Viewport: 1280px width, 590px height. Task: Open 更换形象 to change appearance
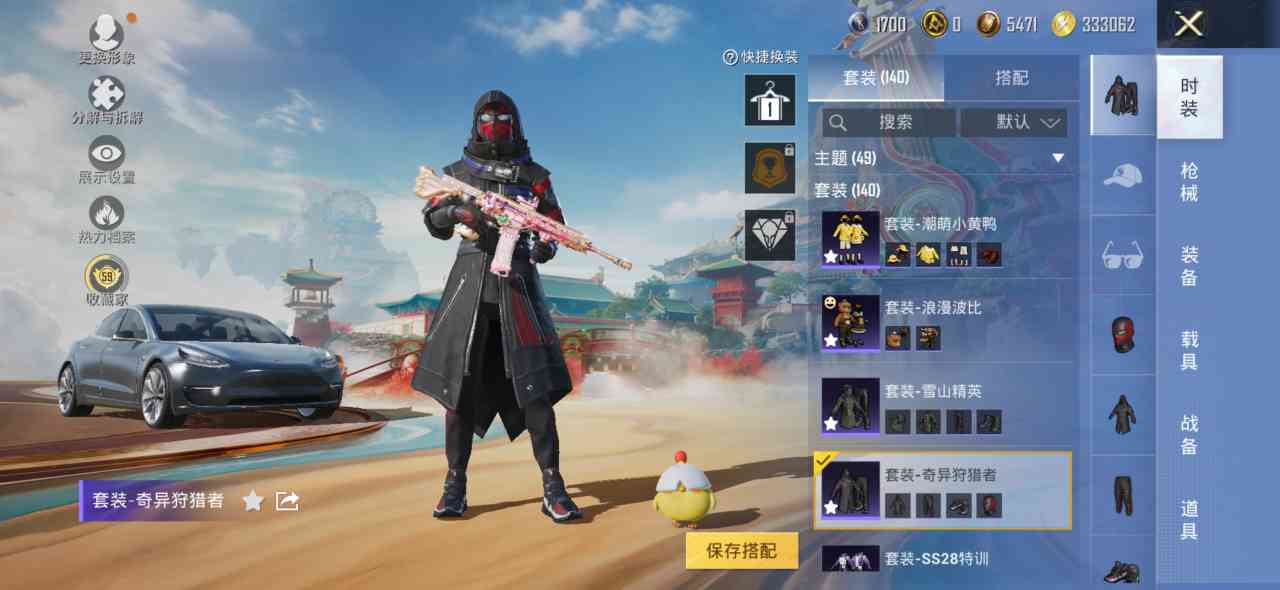(107, 38)
